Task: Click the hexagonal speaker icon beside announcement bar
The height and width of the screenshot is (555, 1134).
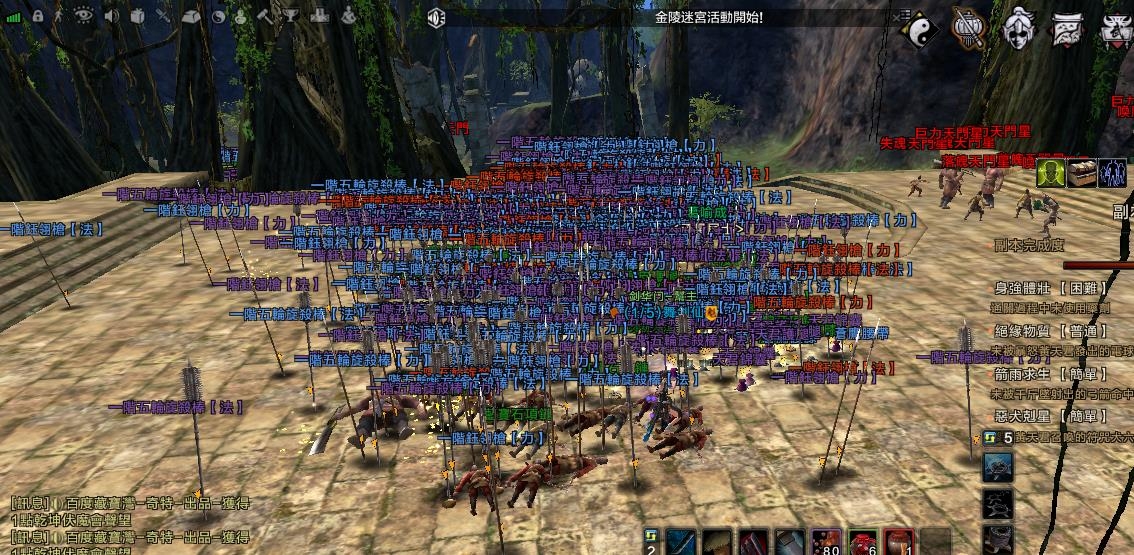Action: (x=436, y=17)
